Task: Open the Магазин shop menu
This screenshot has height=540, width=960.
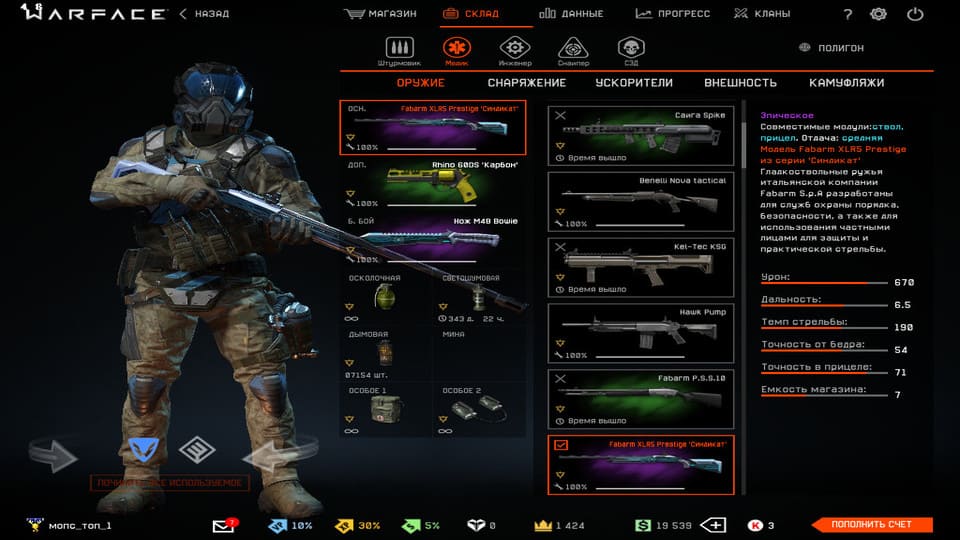Action: pyautogui.click(x=379, y=14)
